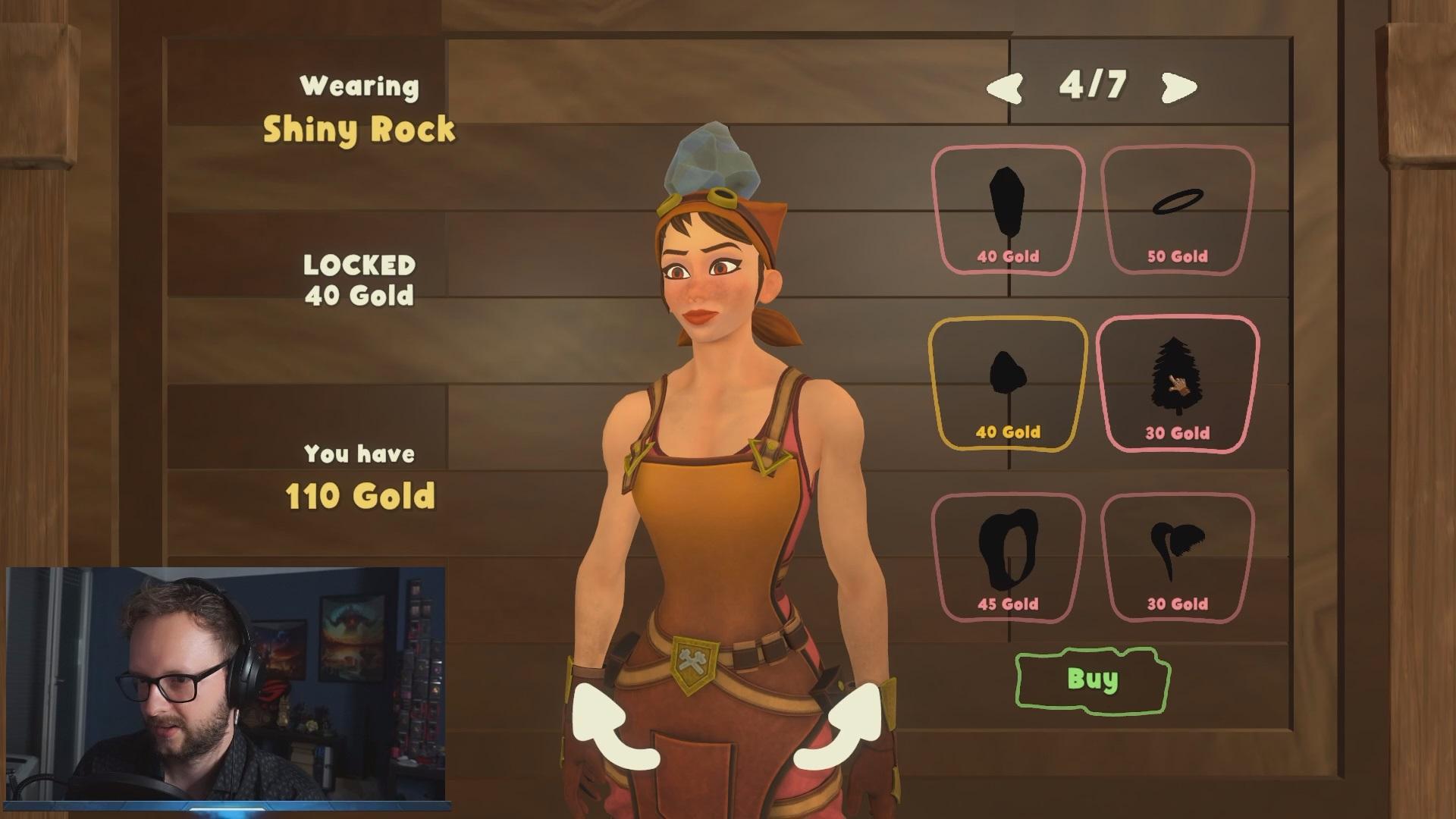
Task: Buy the selected Shiny Rock hat
Action: tap(1092, 679)
